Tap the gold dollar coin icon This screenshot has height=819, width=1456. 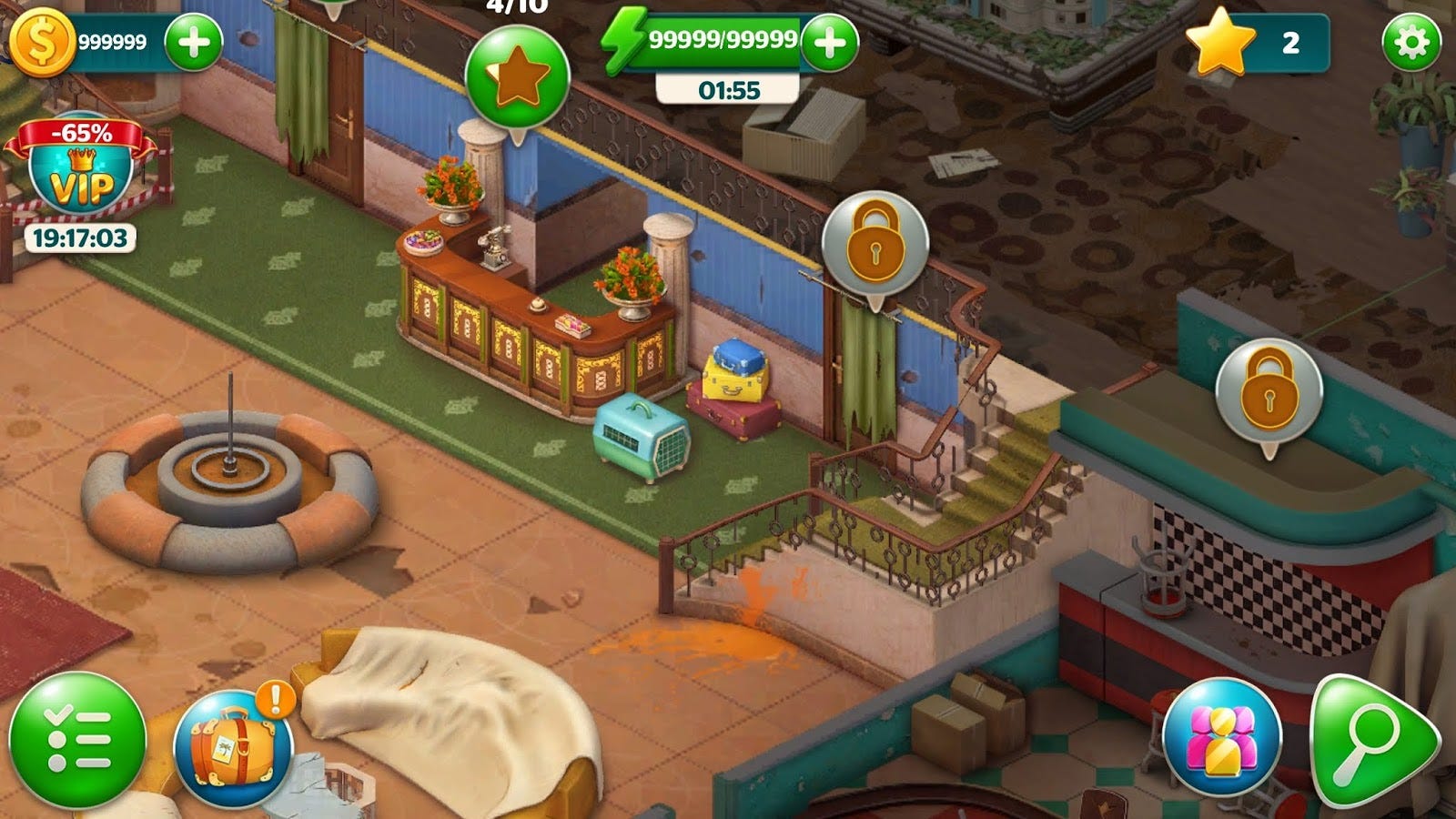[x=41, y=43]
